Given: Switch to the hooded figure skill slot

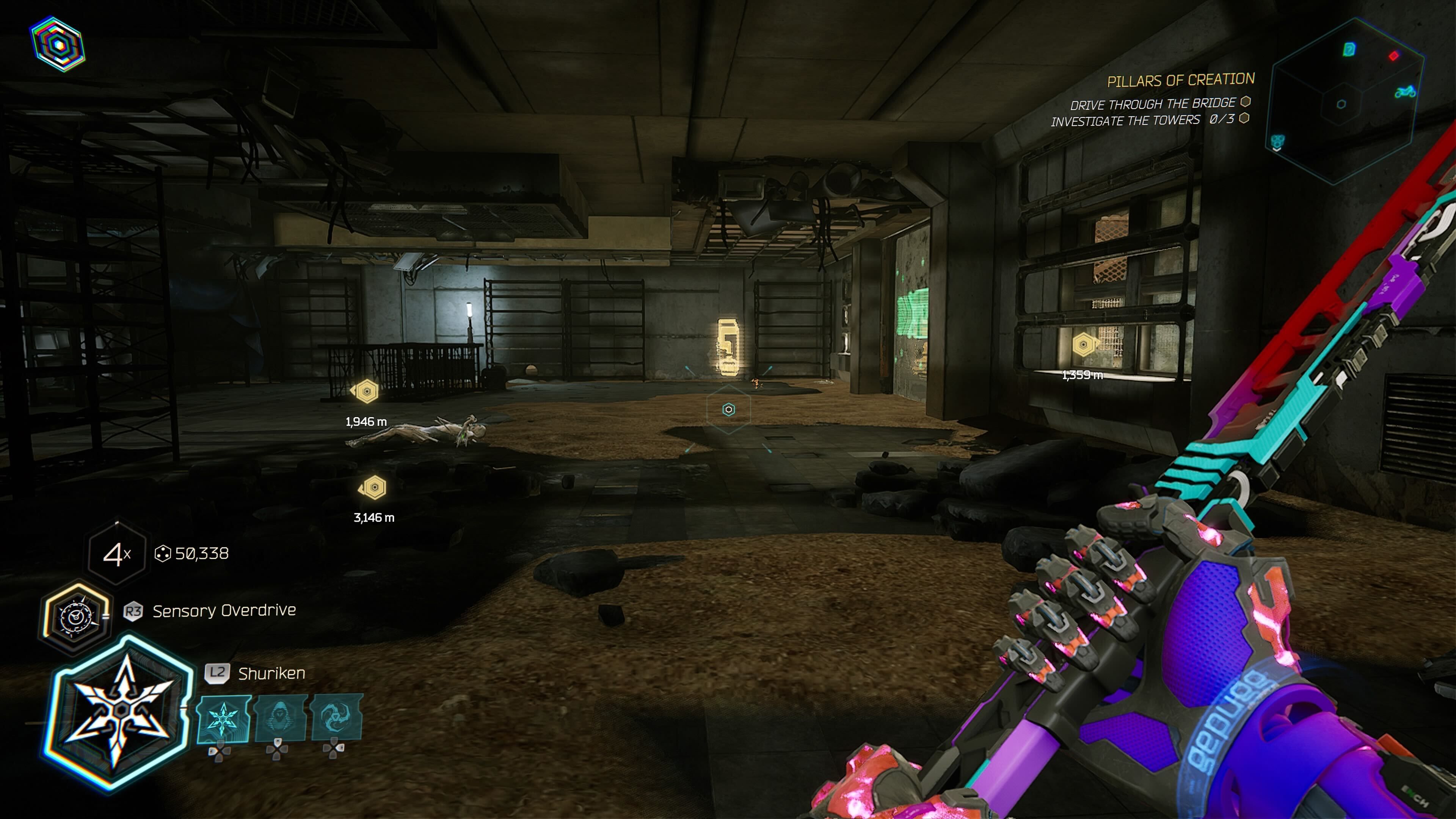Looking at the screenshot, I should pyautogui.click(x=280, y=719).
